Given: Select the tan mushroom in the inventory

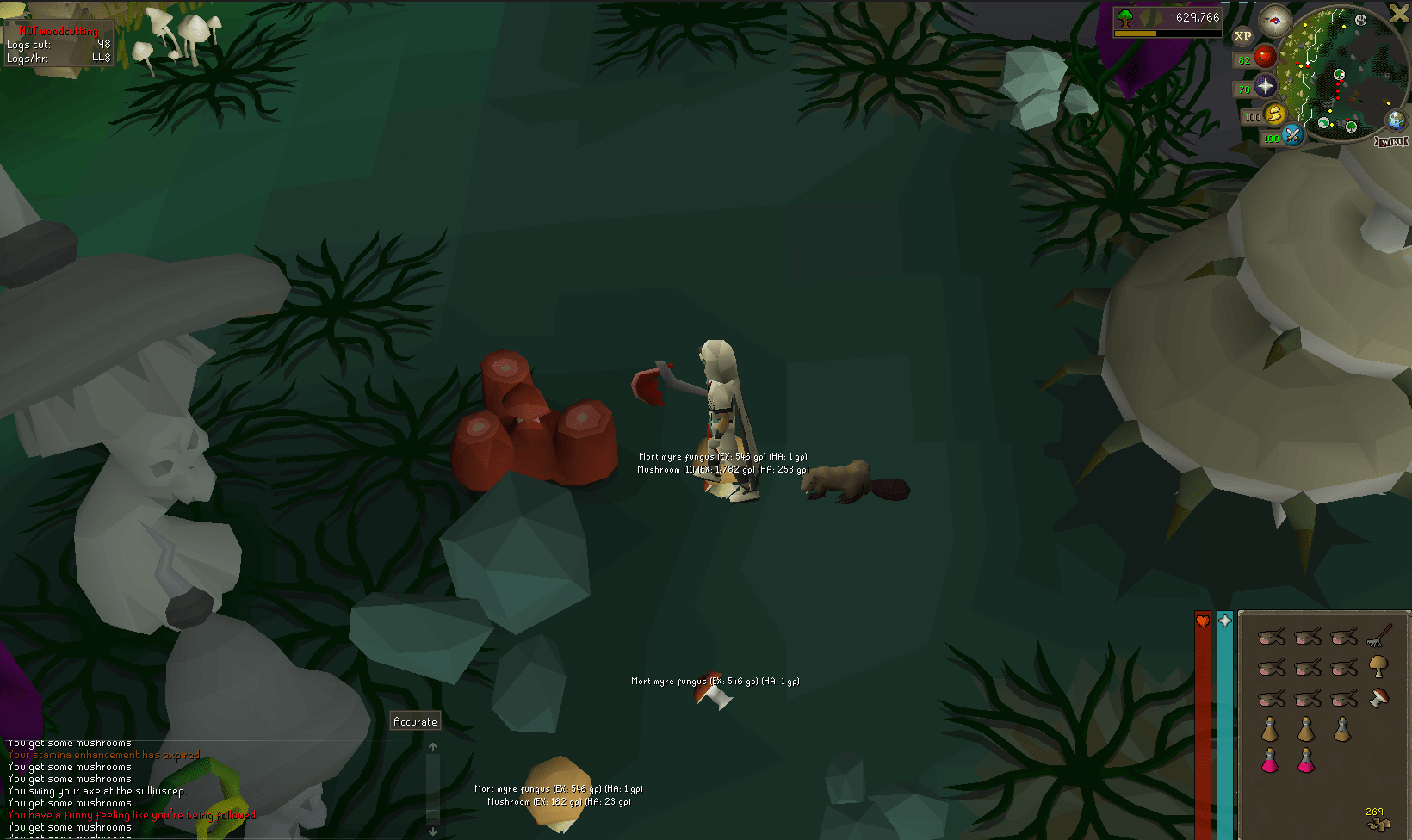Looking at the screenshot, I should pyautogui.click(x=1378, y=666).
